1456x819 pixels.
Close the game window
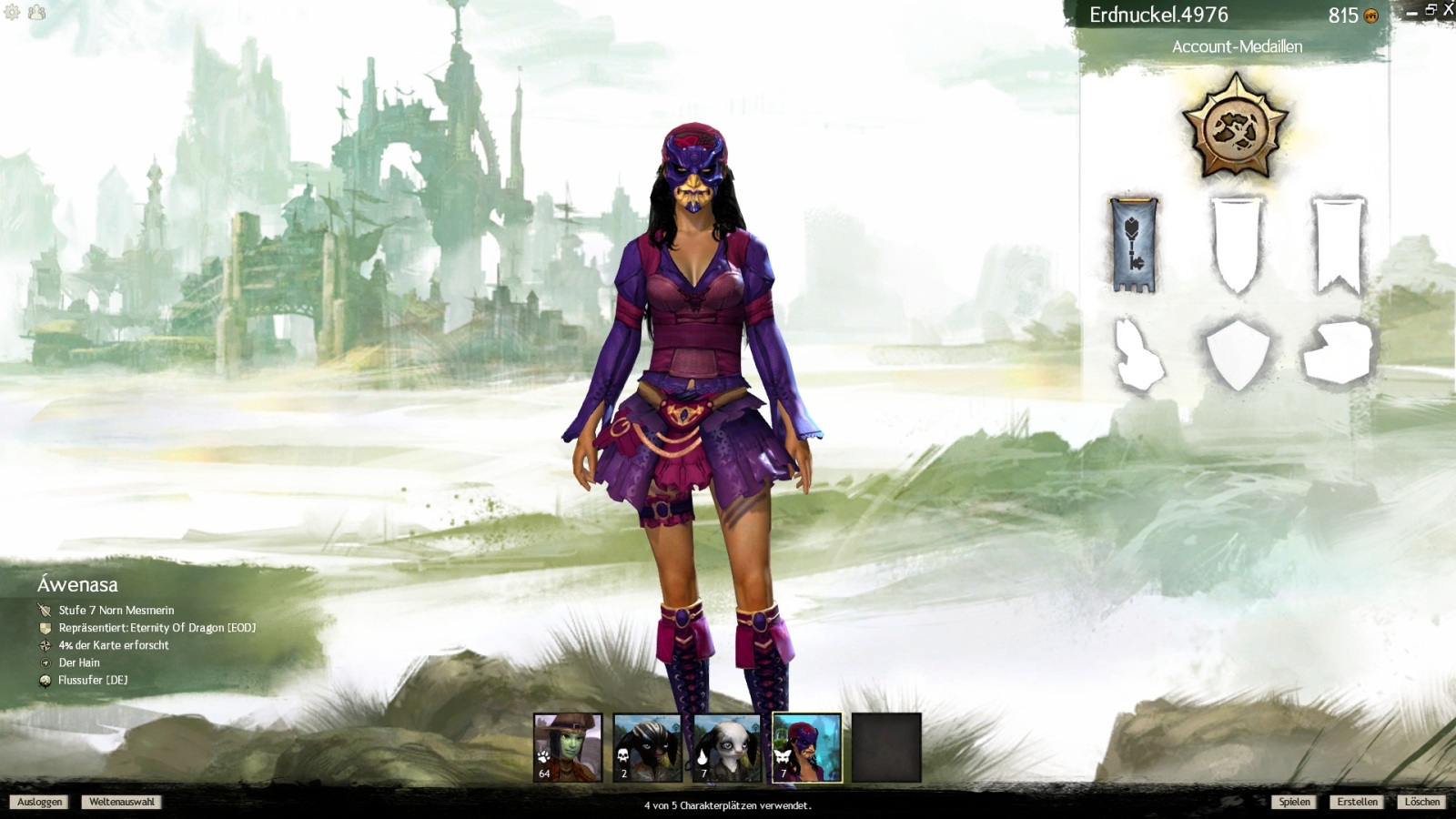tap(1448, 10)
